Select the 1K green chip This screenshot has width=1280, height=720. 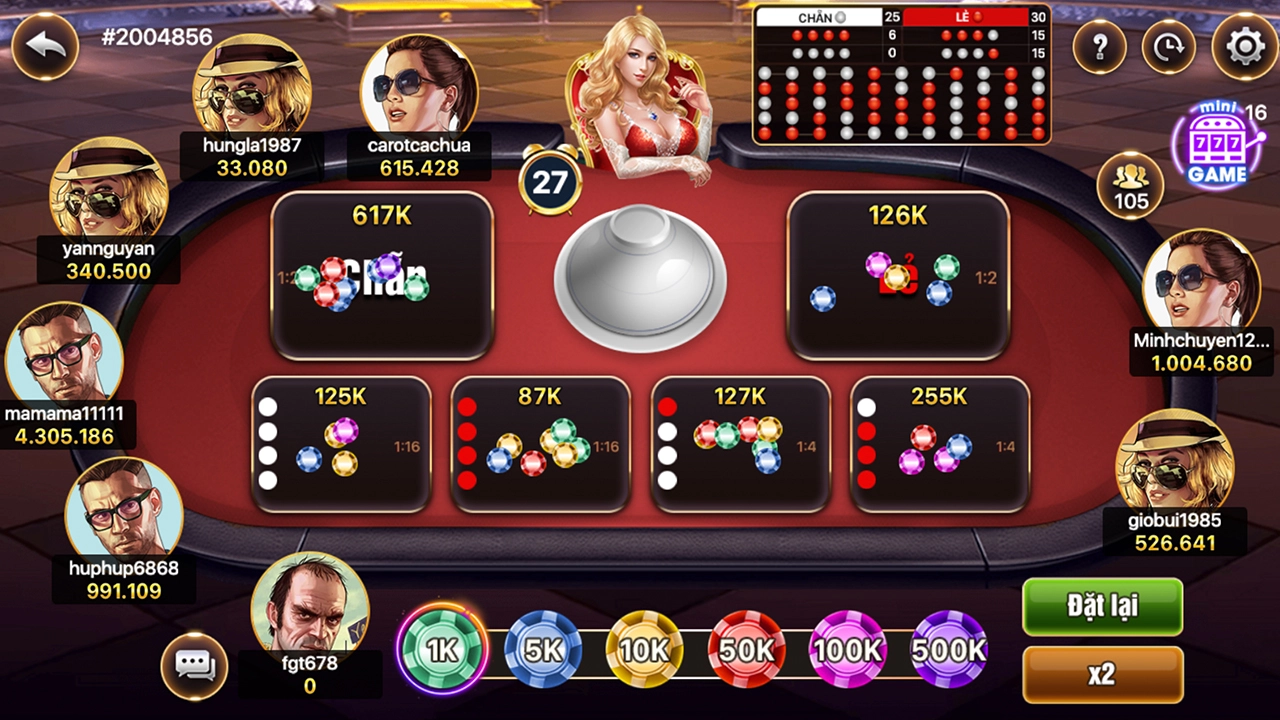[x=441, y=650]
